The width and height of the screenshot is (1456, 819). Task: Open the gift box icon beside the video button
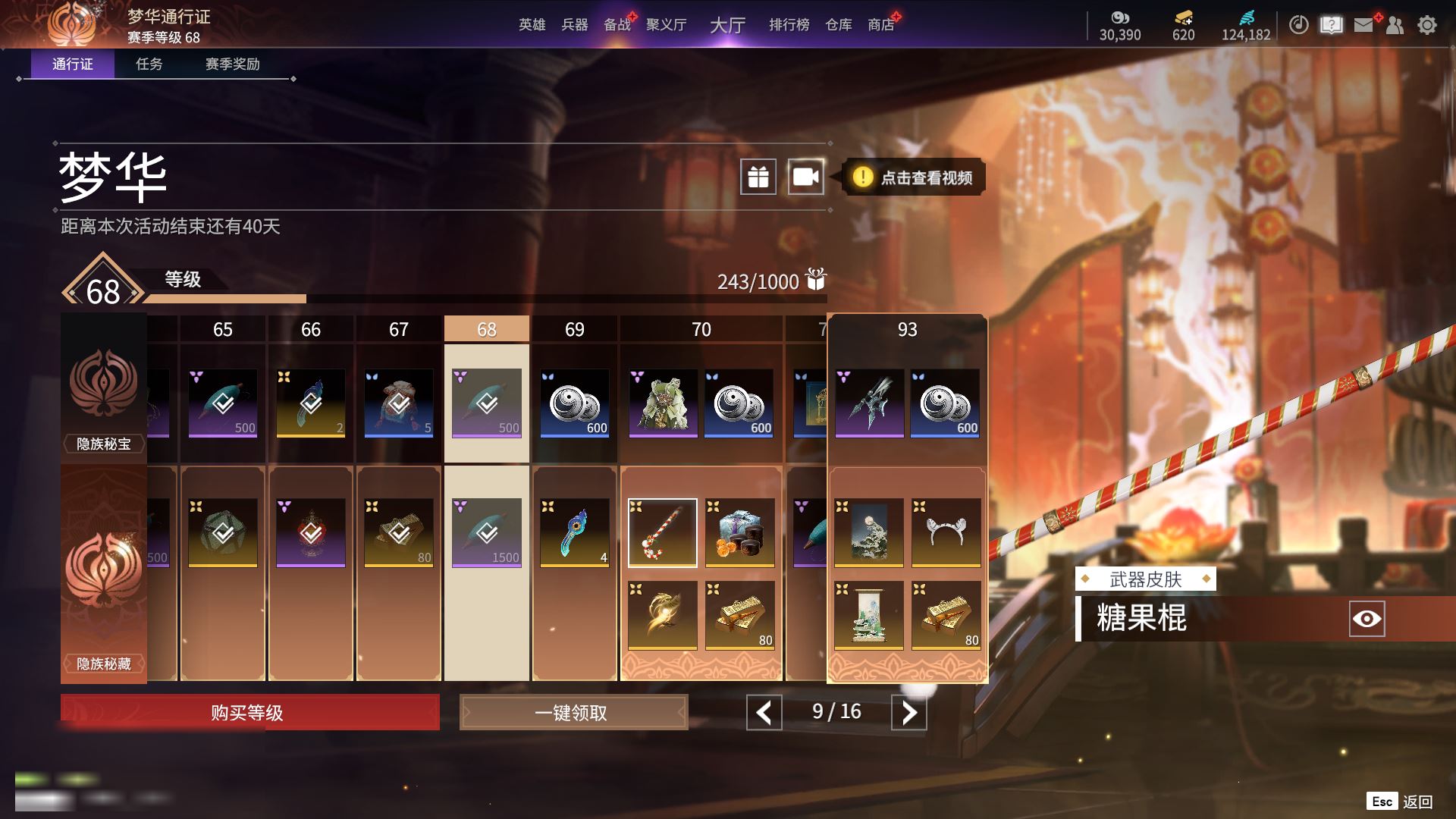(x=758, y=177)
